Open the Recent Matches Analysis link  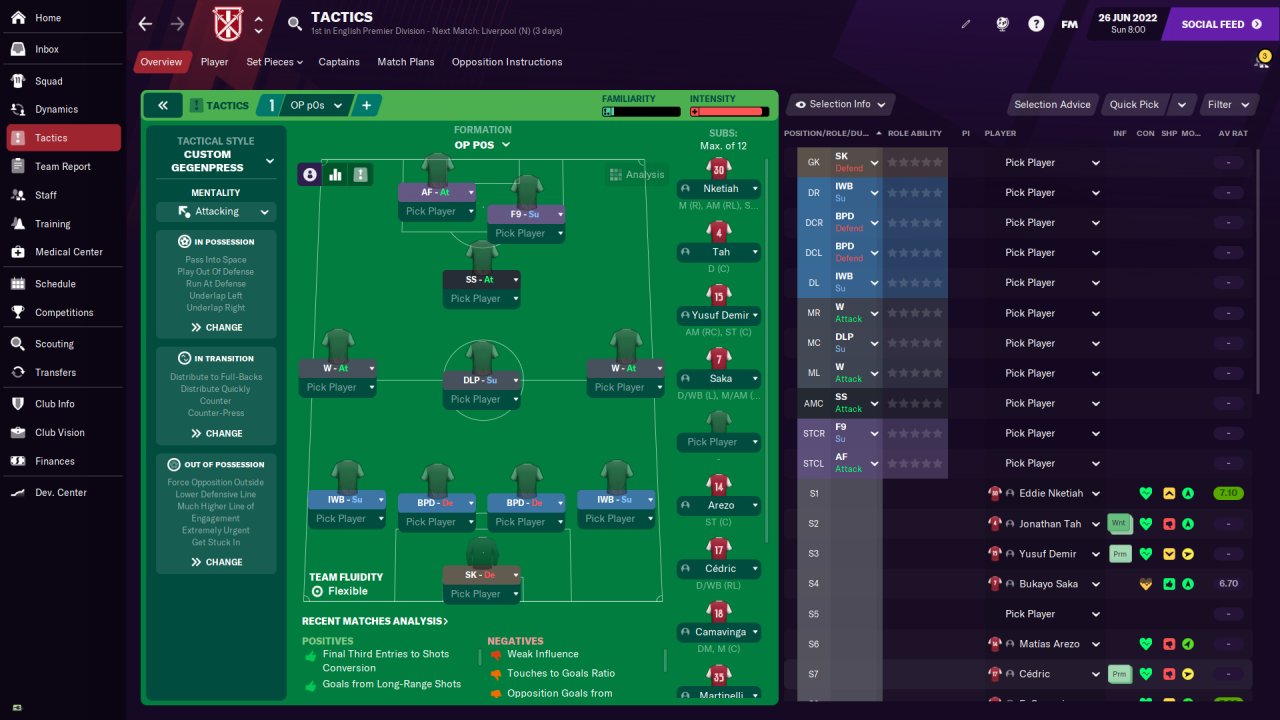pos(375,621)
